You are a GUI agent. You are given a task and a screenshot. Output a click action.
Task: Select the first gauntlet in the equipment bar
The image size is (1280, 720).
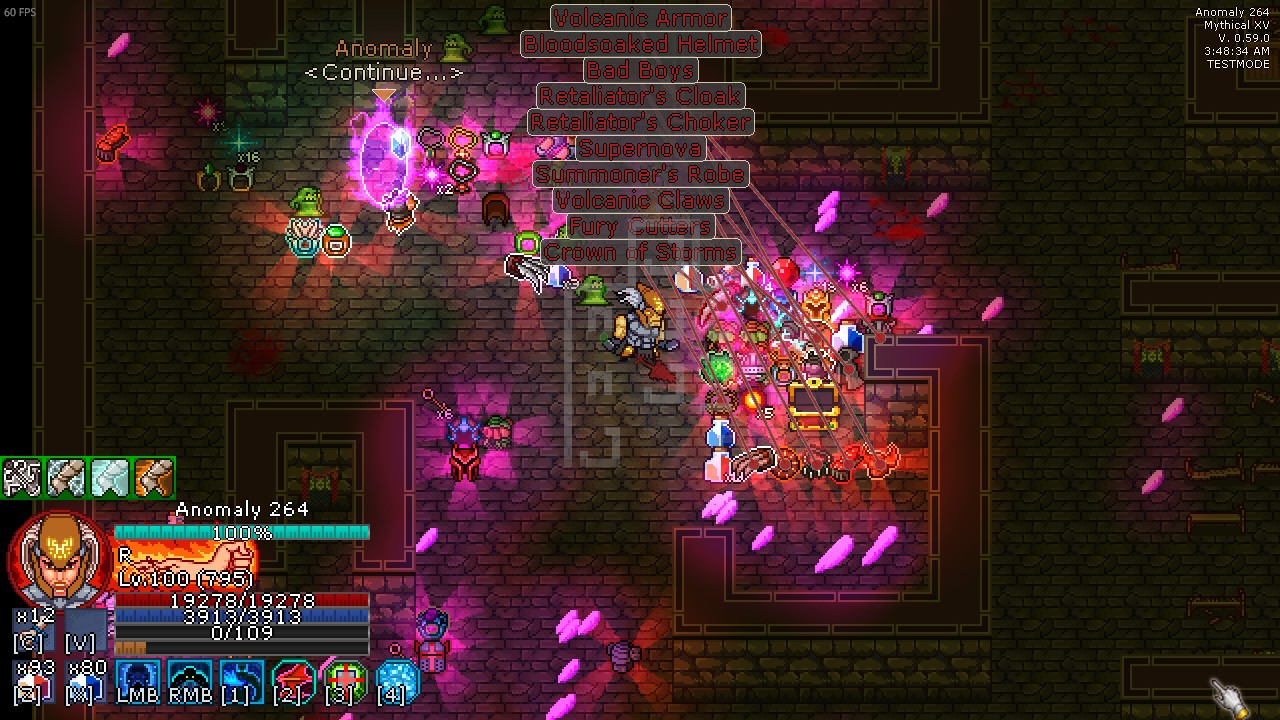pyautogui.click(x=22, y=478)
